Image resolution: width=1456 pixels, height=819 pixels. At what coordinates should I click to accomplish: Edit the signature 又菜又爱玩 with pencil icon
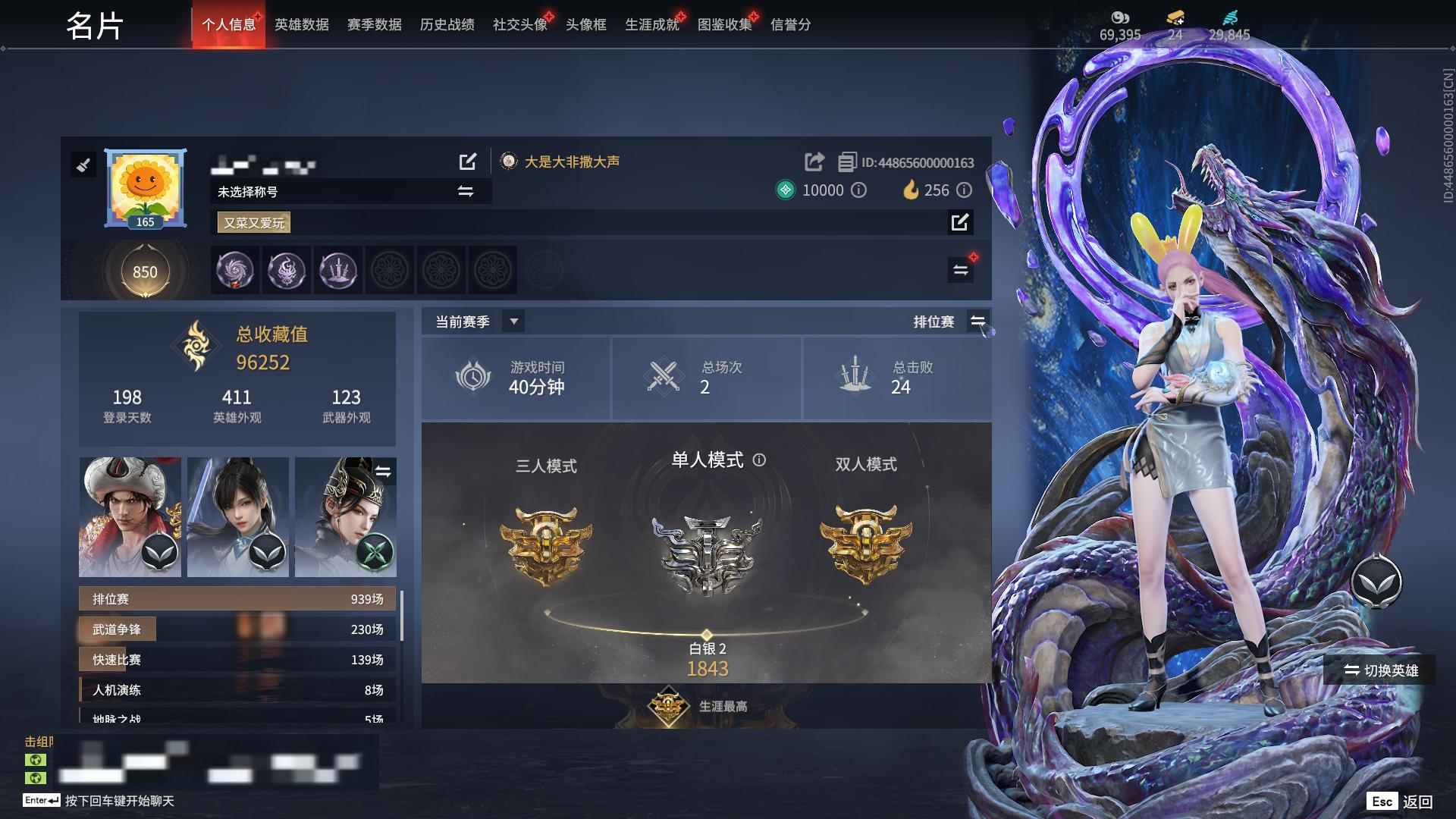pyautogui.click(x=961, y=223)
